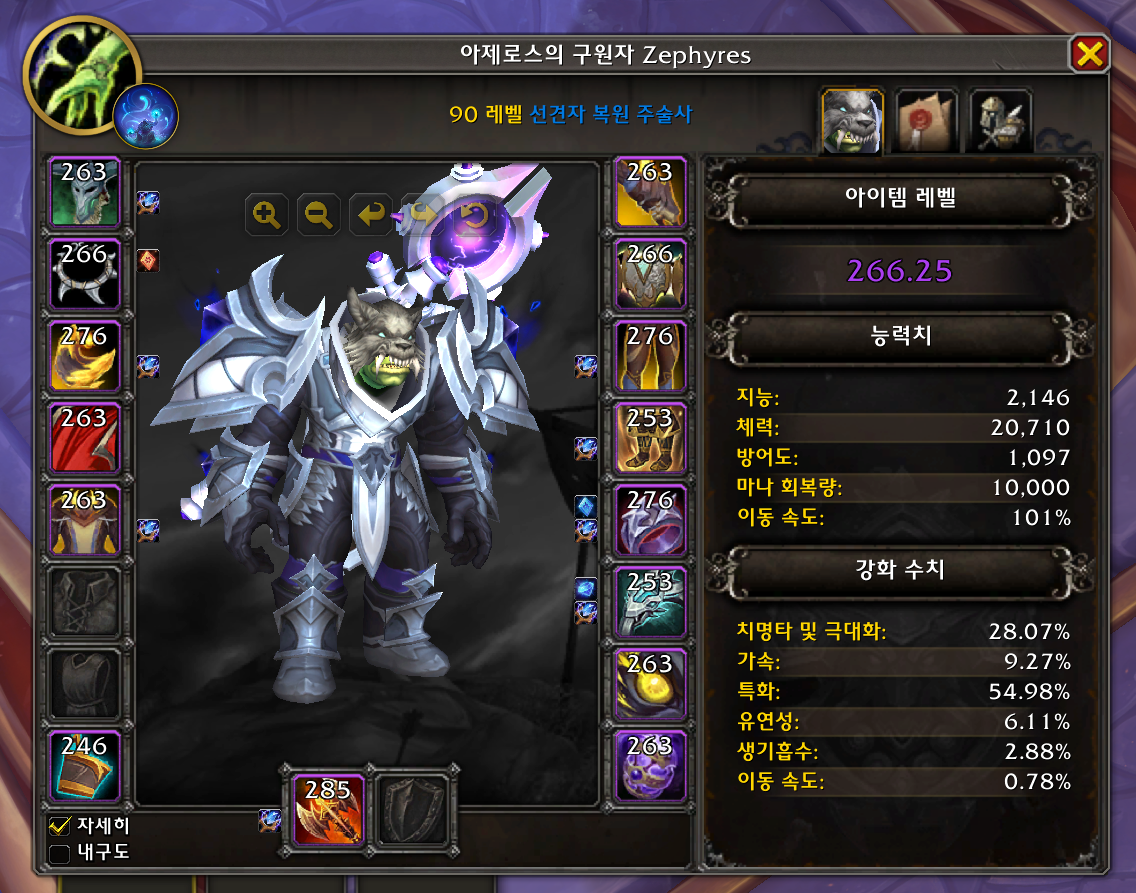This screenshot has width=1136, height=893.
Task: Rotate the character model with the left arrow
Action: click(371, 214)
